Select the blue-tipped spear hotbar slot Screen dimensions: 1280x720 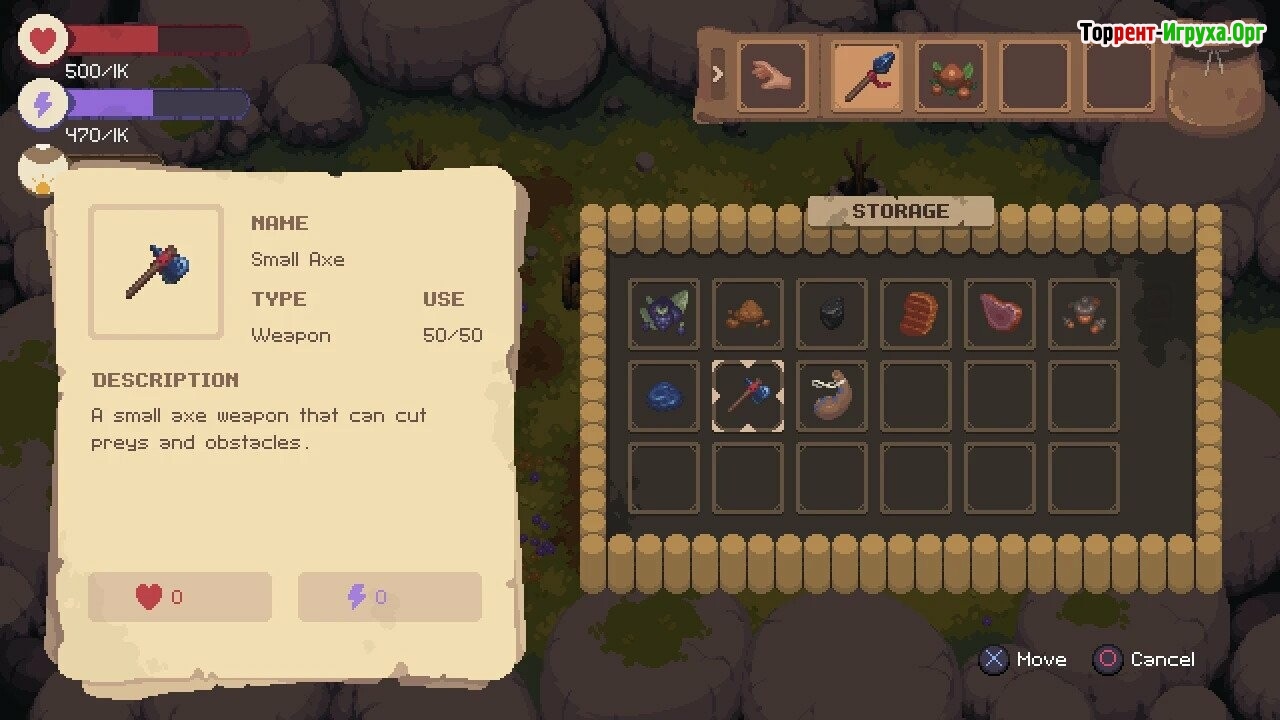tap(867, 76)
